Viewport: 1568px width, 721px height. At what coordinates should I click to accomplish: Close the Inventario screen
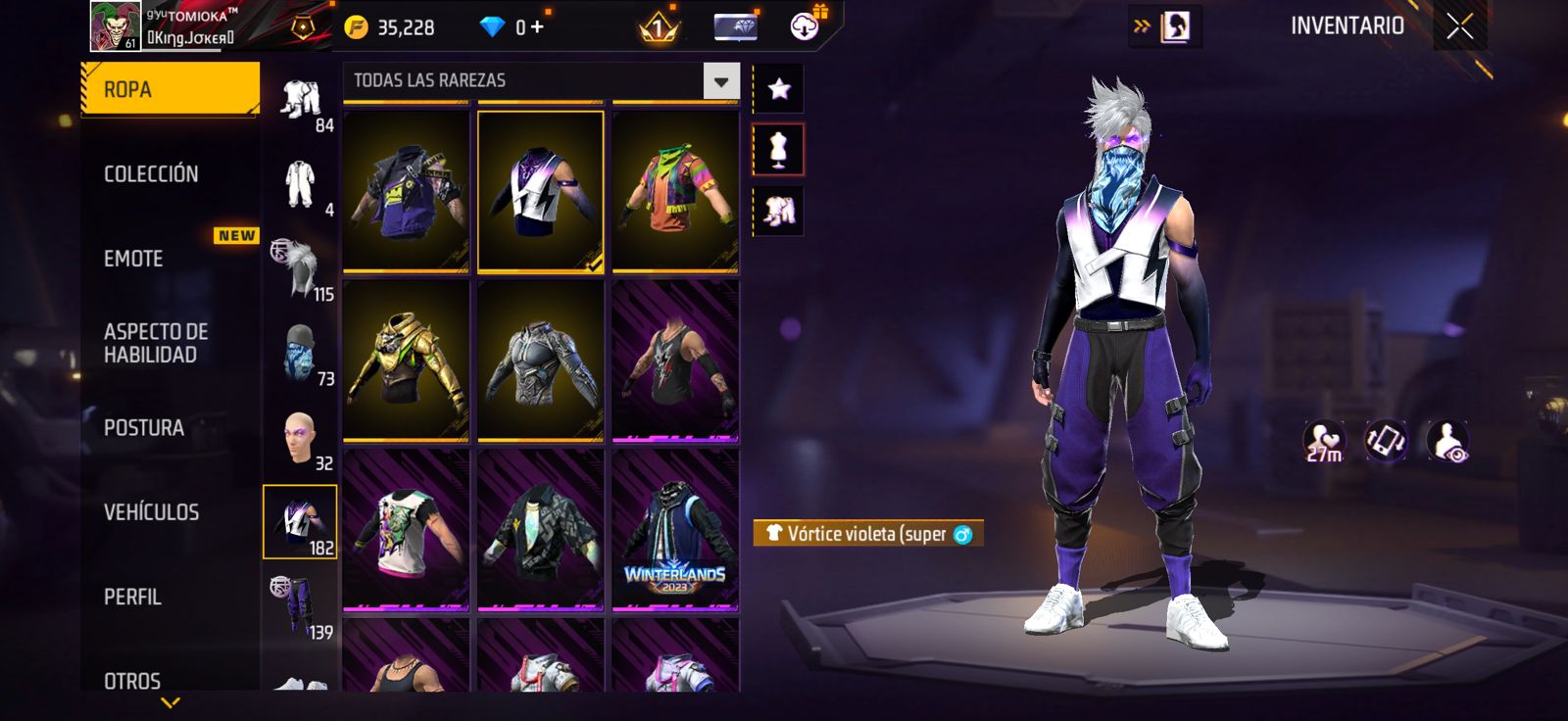click(1459, 26)
